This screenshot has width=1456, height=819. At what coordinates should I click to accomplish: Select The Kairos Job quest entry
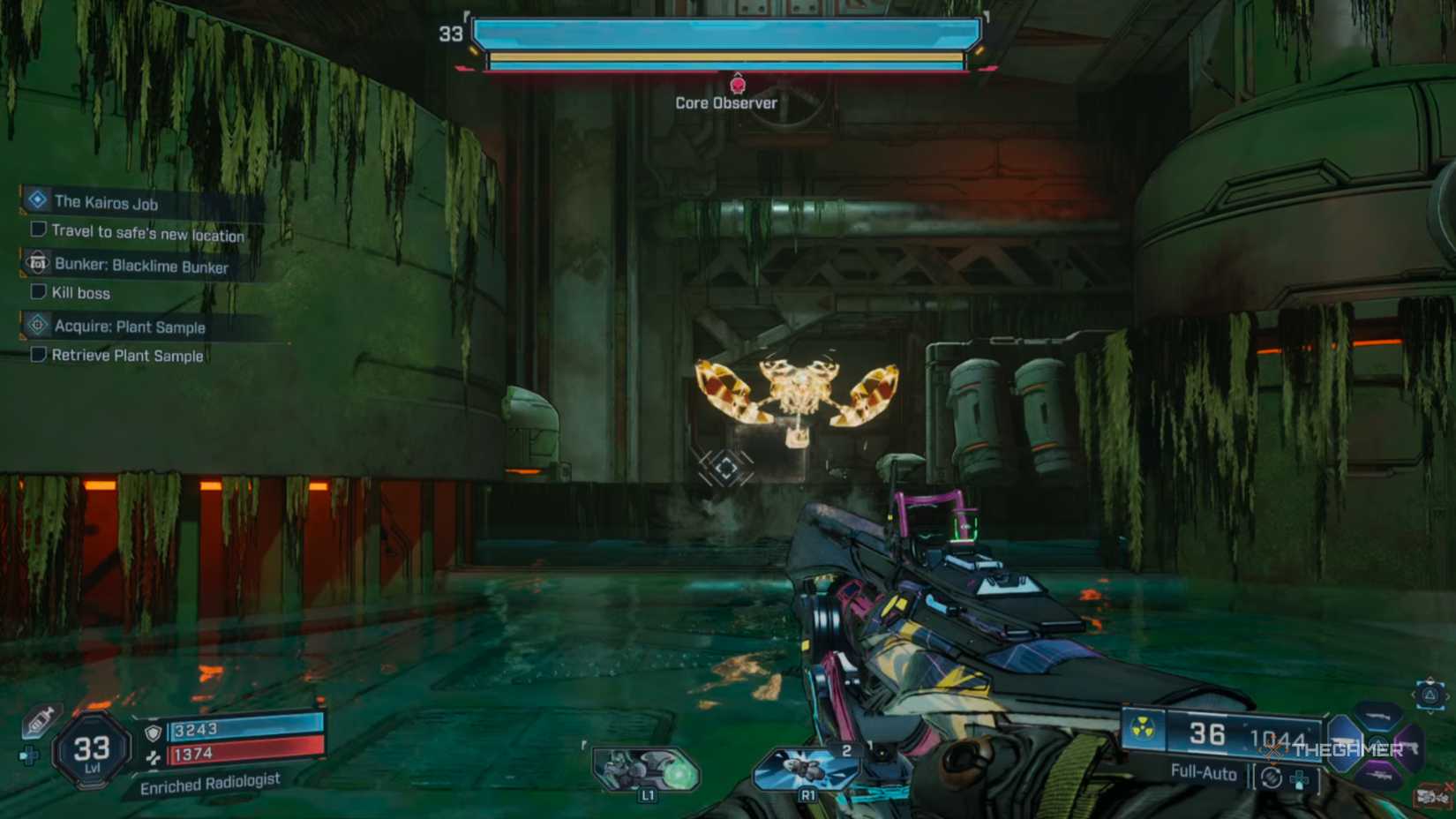[106, 202]
